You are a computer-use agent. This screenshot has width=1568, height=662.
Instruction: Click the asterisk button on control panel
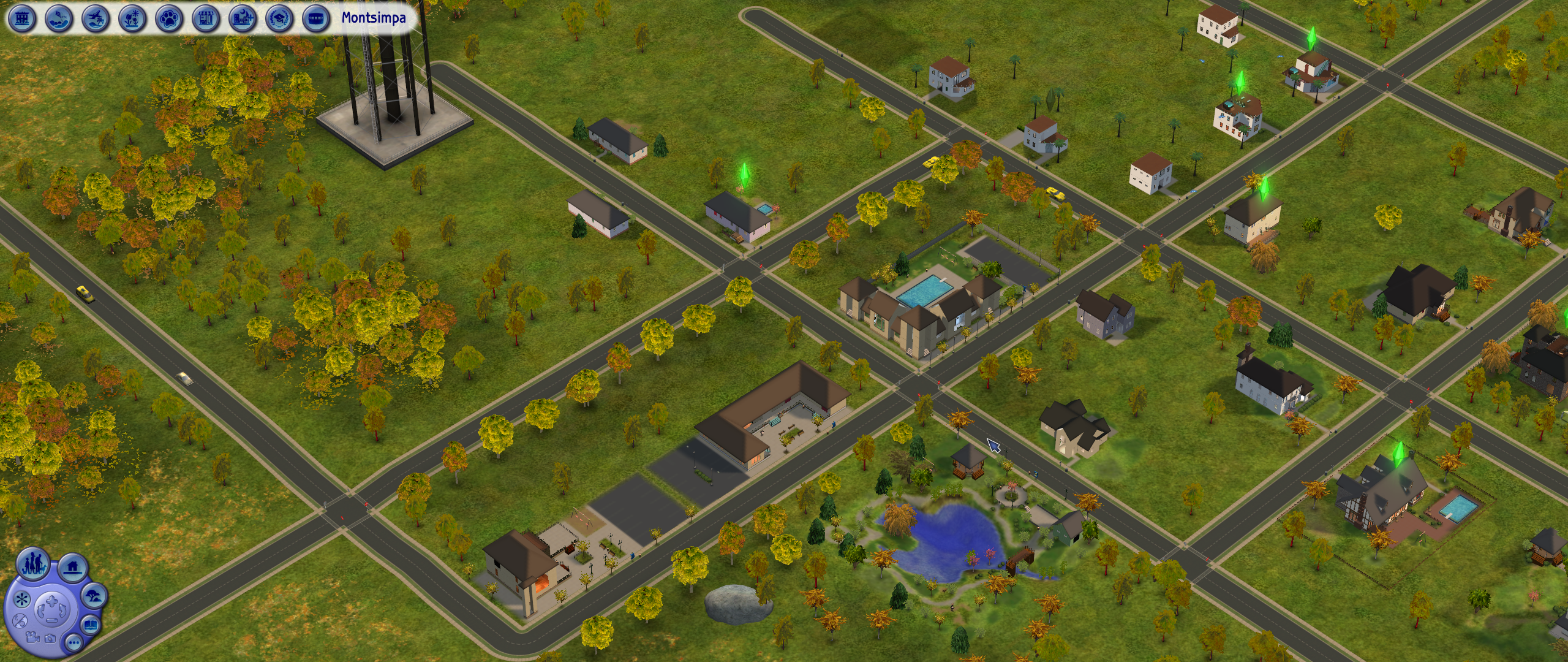[x=21, y=599]
